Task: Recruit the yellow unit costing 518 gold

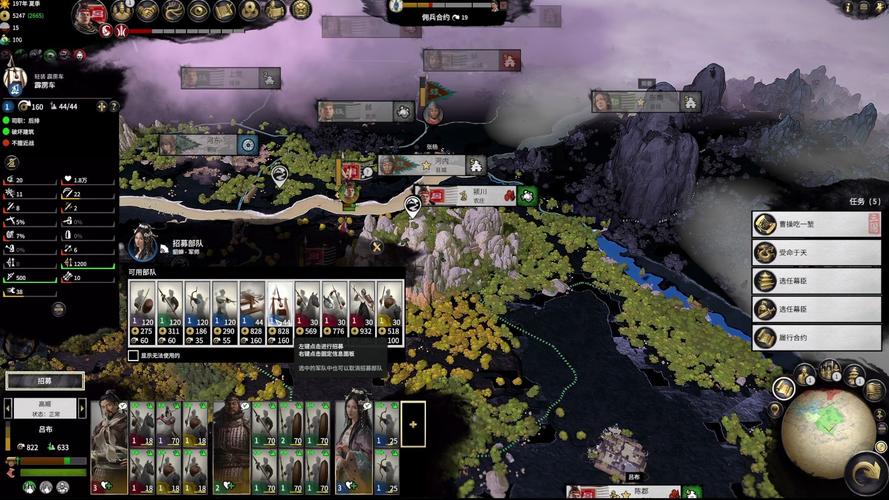Action: point(390,312)
